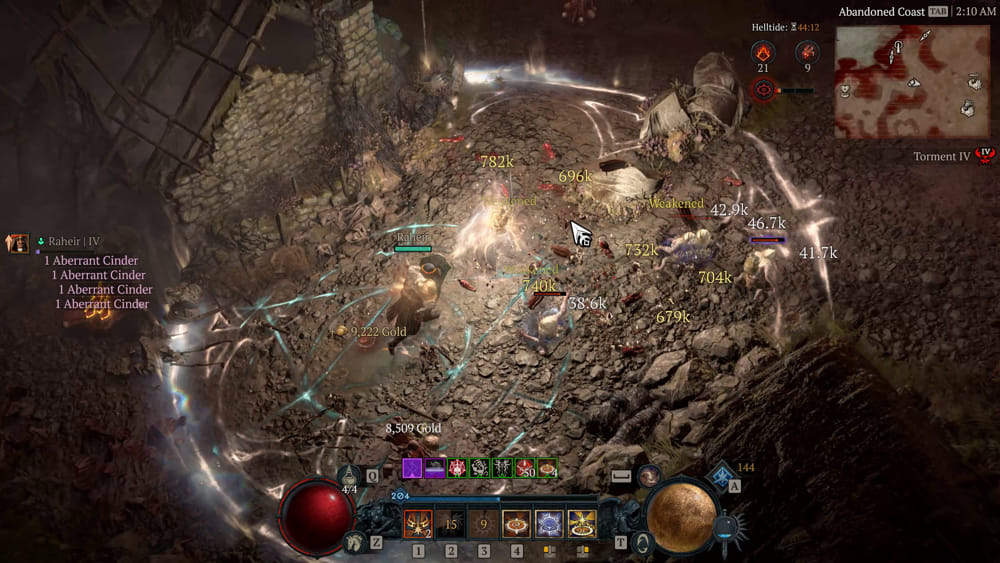Viewport: 1000px width, 563px height.
Task: Select the skill slot on 15 second cooldown
Action: click(x=451, y=523)
